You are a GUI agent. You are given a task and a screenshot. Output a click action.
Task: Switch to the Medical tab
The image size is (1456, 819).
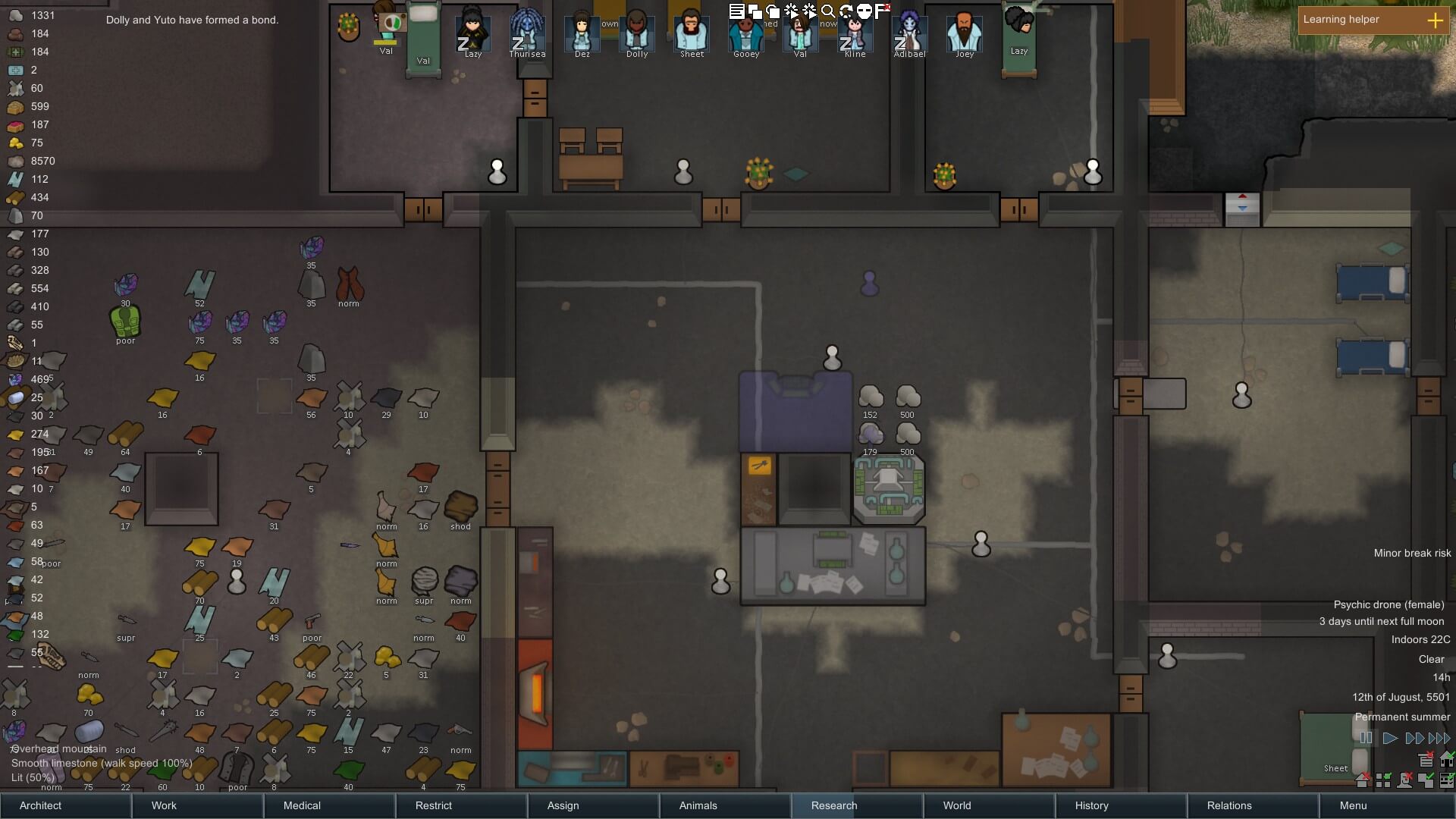(302, 805)
